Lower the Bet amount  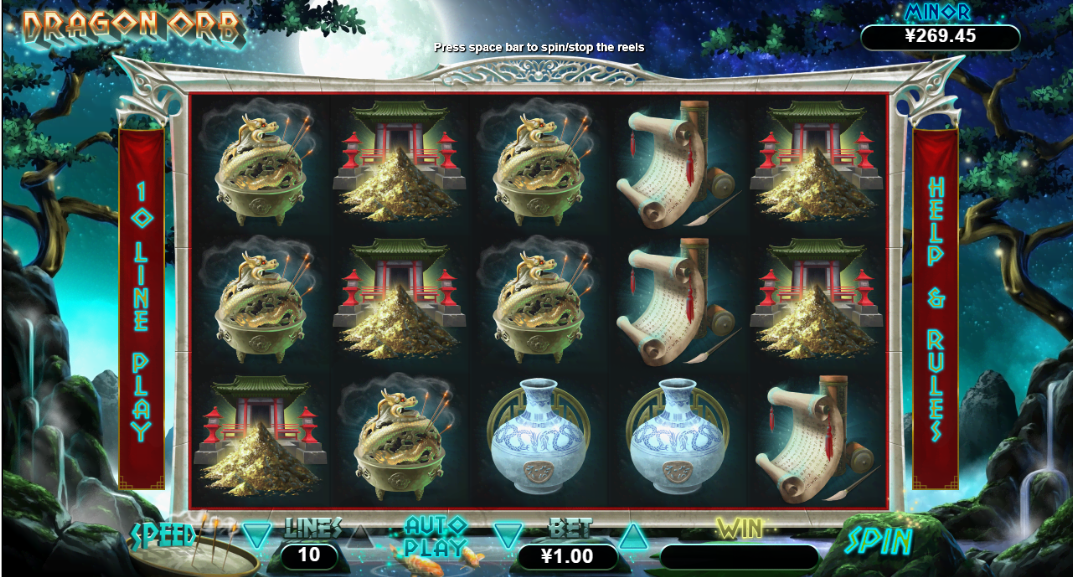[509, 536]
